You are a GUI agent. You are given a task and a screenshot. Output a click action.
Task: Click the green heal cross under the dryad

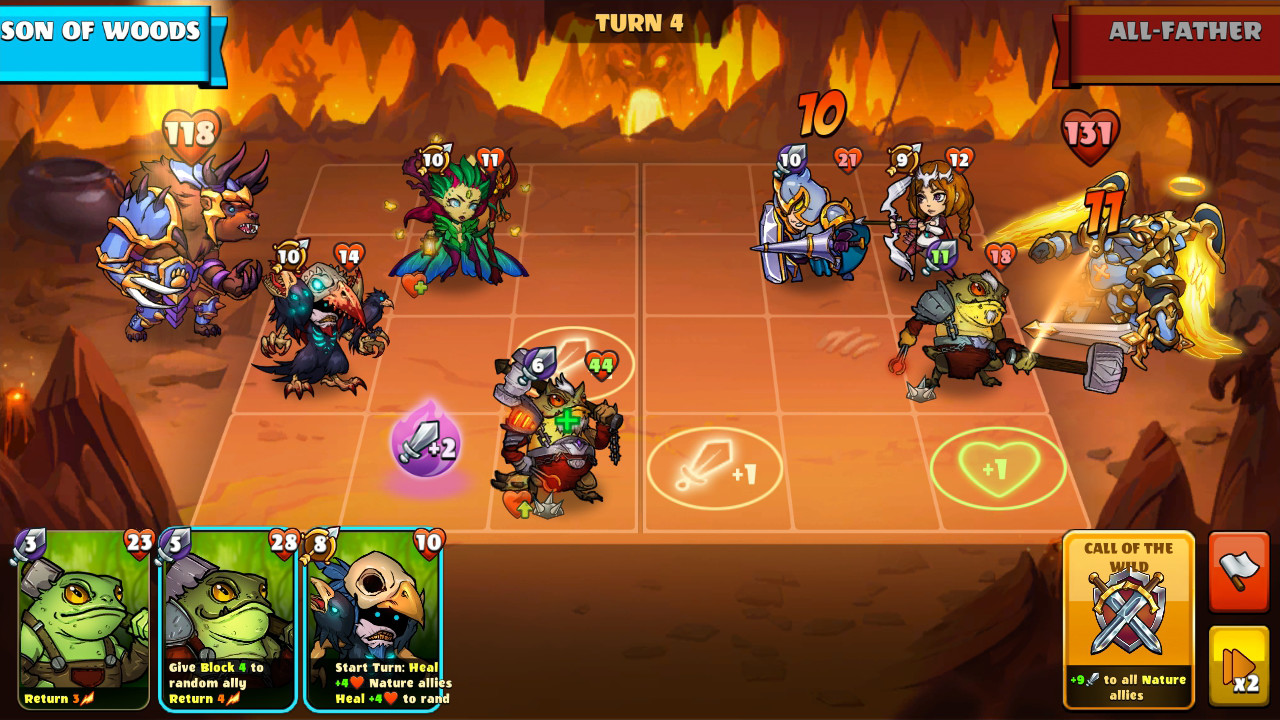tap(419, 289)
